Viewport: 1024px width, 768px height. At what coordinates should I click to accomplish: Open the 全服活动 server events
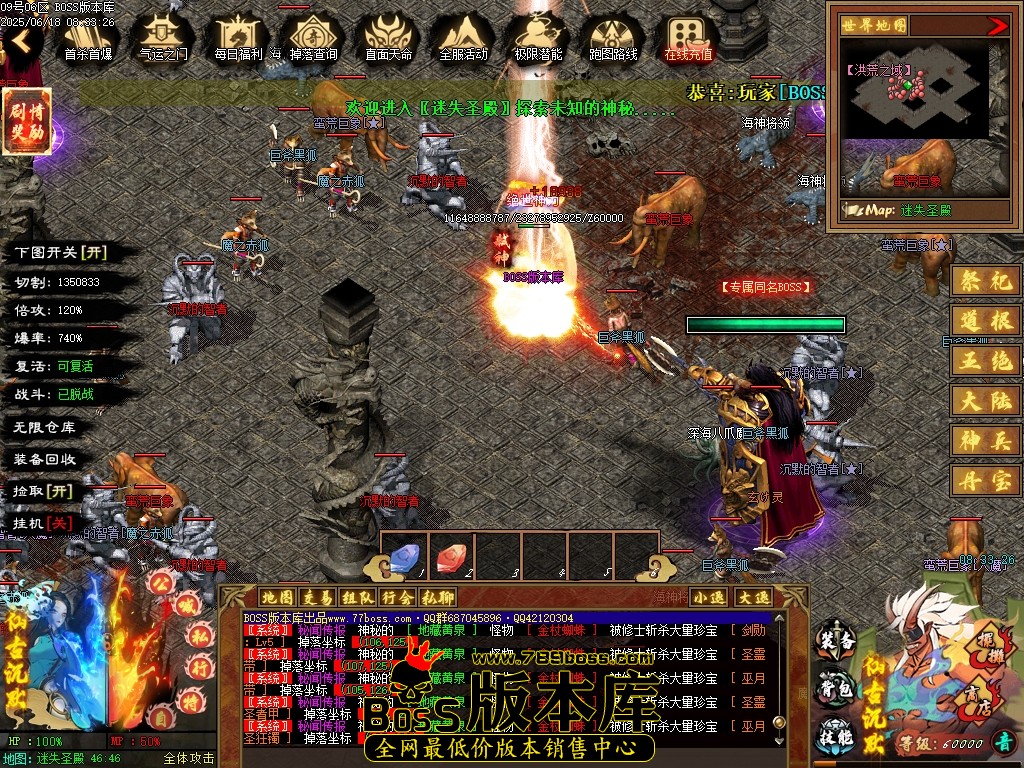pyautogui.click(x=463, y=38)
